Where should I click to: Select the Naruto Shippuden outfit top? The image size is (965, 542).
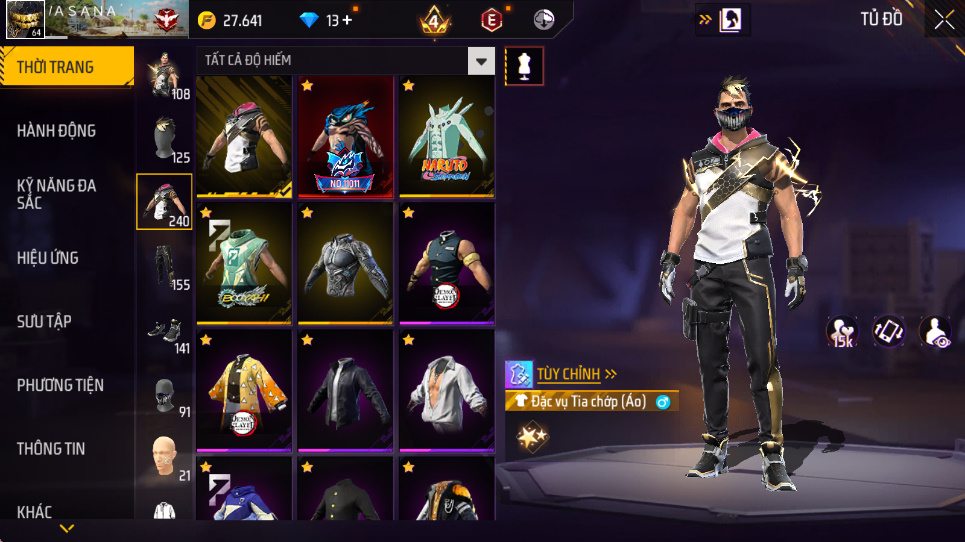tap(447, 136)
